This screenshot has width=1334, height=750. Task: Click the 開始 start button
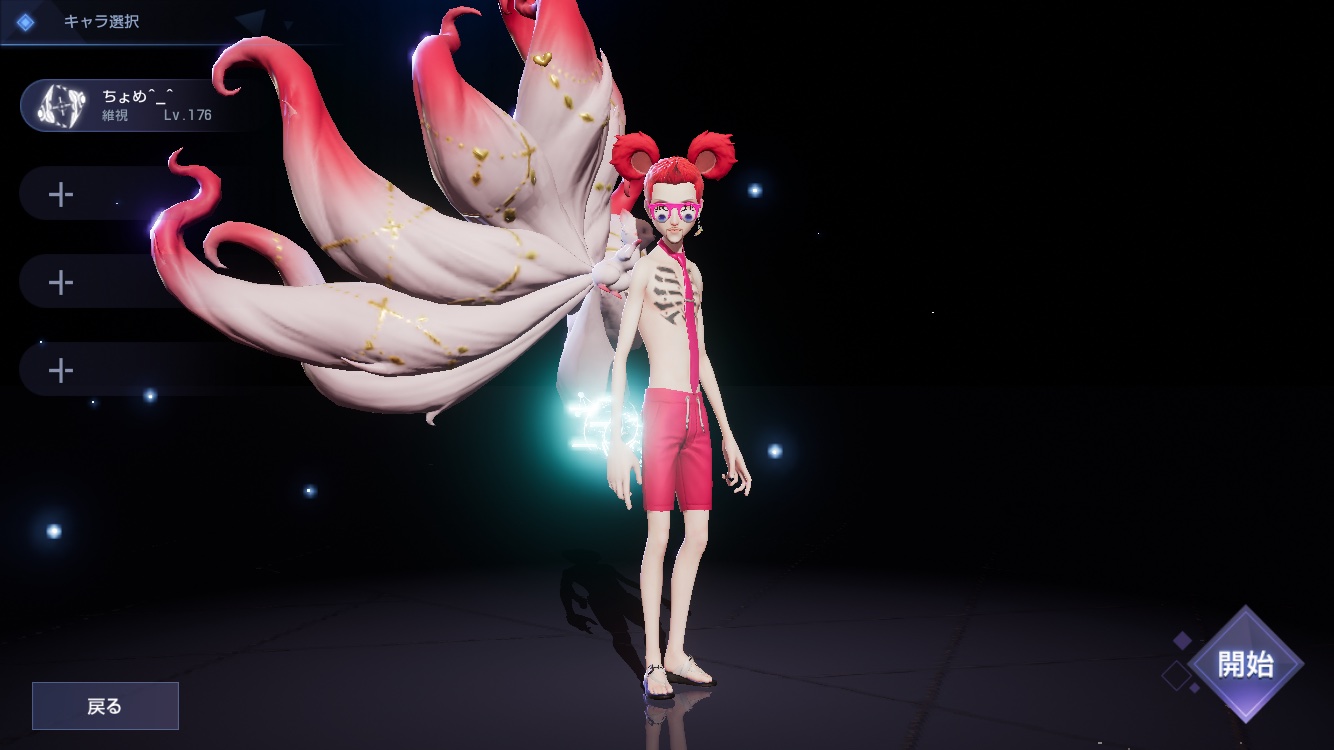(x=1245, y=664)
